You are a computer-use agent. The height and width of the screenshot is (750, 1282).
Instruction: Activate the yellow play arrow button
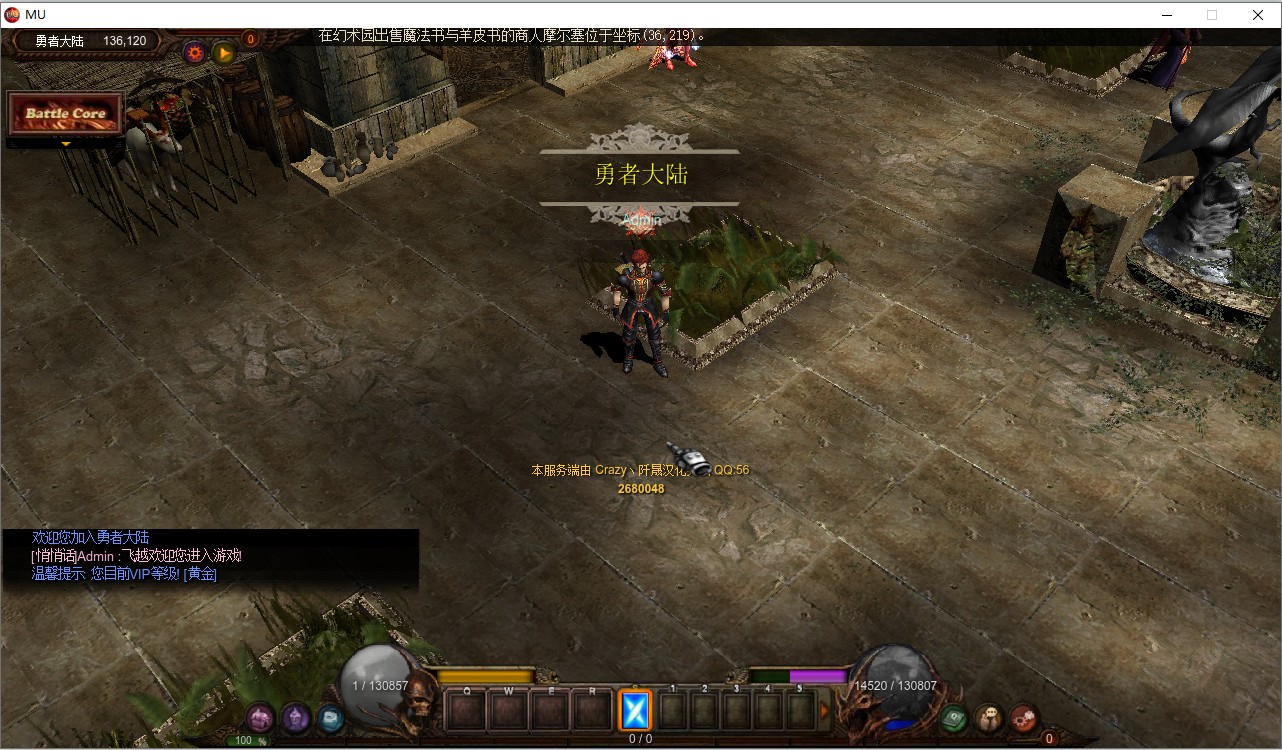(x=224, y=53)
